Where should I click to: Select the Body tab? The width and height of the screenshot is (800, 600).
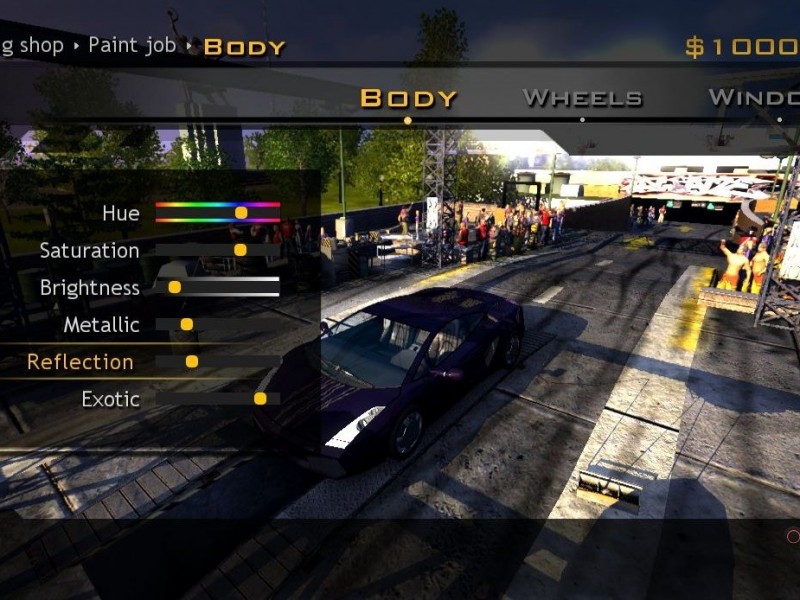click(408, 98)
